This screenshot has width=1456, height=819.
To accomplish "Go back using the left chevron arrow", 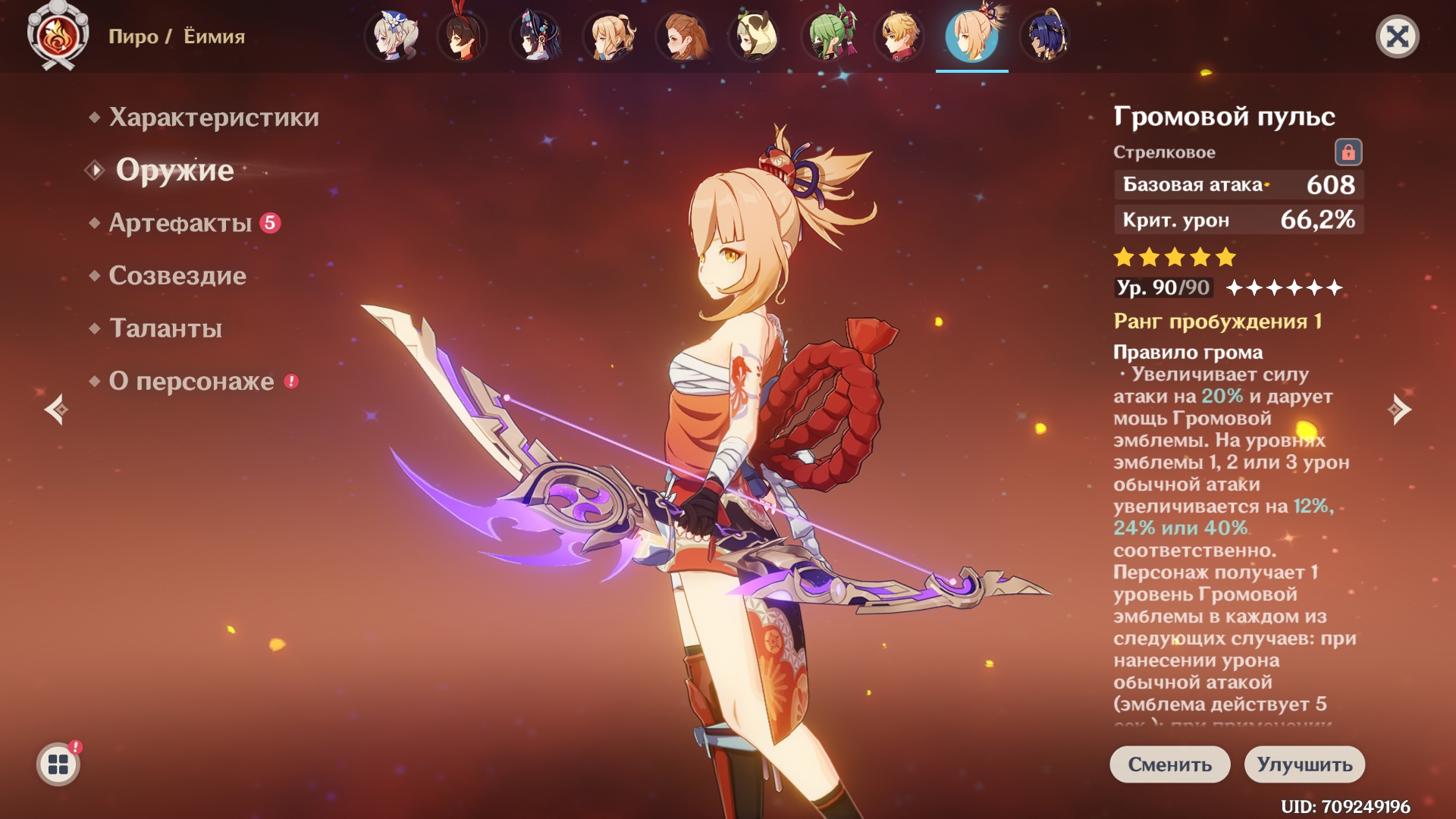I will (x=57, y=409).
